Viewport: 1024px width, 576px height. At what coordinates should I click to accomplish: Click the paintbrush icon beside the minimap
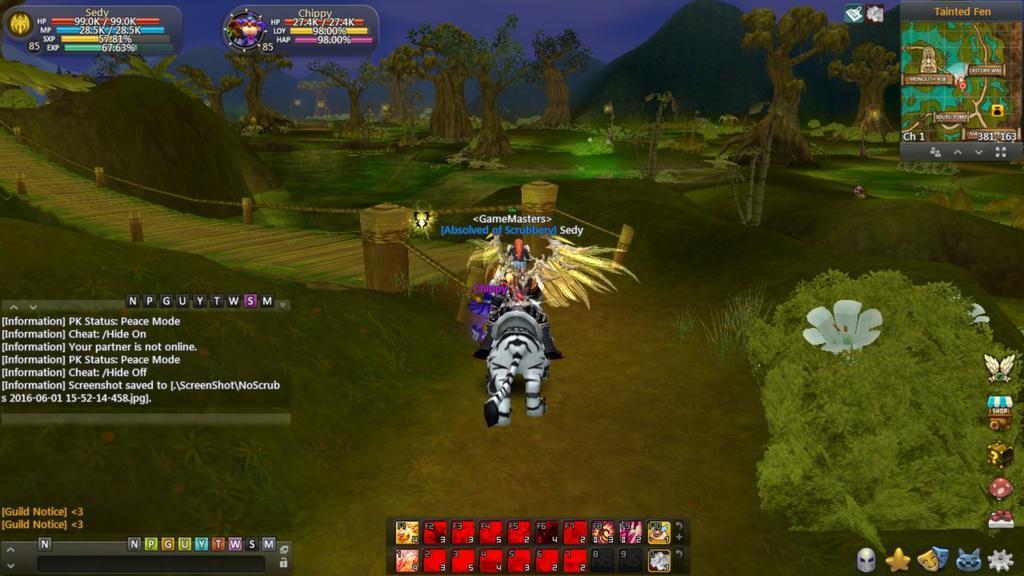(x=853, y=13)
